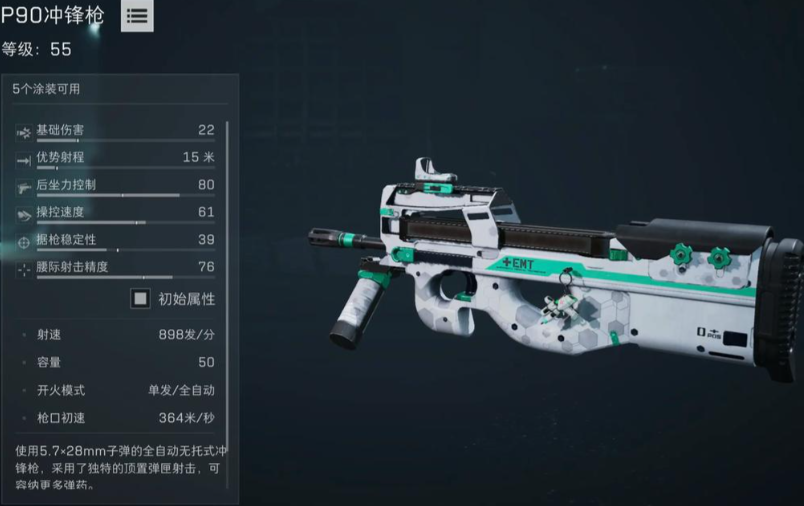This screenshot has width=804, height=506.
Task: Open the list menu beside P90冲锋枪
Action: pos(137,16)
